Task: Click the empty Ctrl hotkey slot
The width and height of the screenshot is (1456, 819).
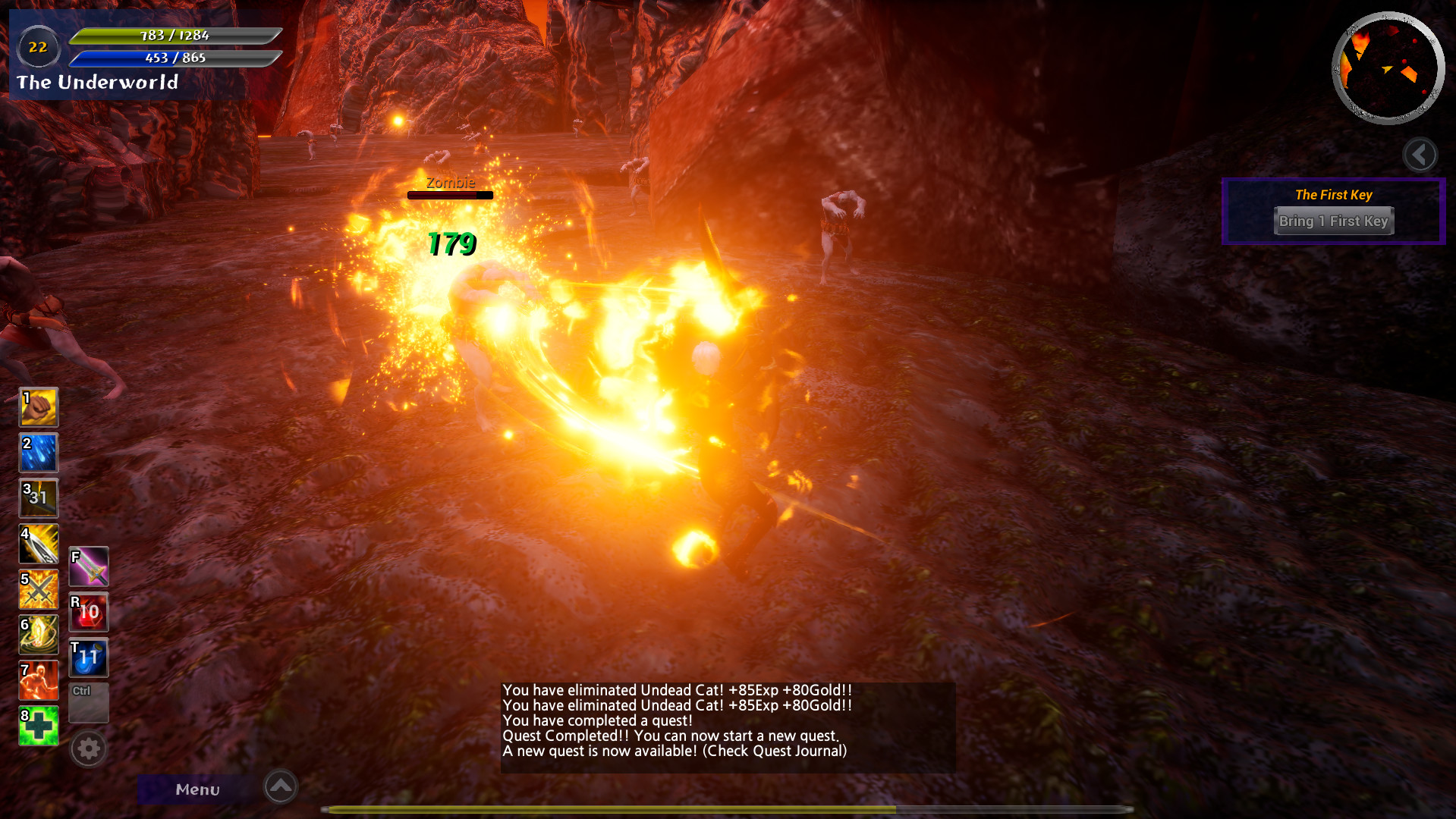Action: click(88, 703)
